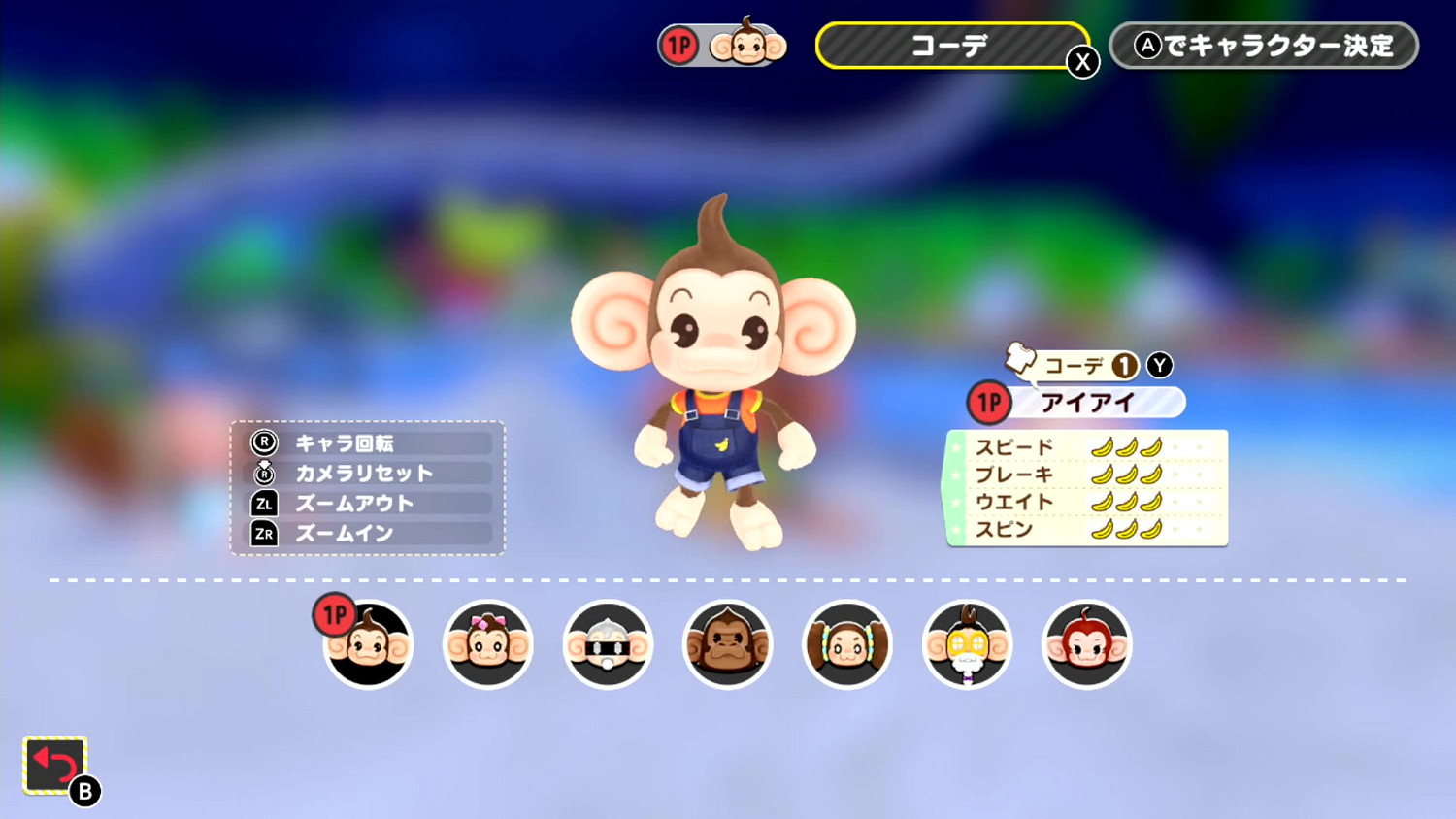Pick GonGon, the large brown gorilla

[x=727, y=643]
